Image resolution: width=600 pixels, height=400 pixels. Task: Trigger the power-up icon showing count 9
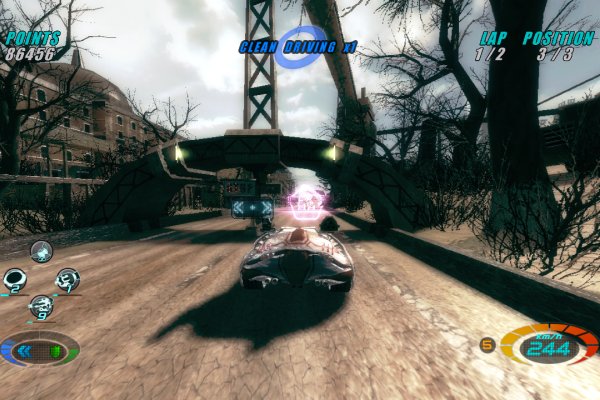click(x=41, y=306)
